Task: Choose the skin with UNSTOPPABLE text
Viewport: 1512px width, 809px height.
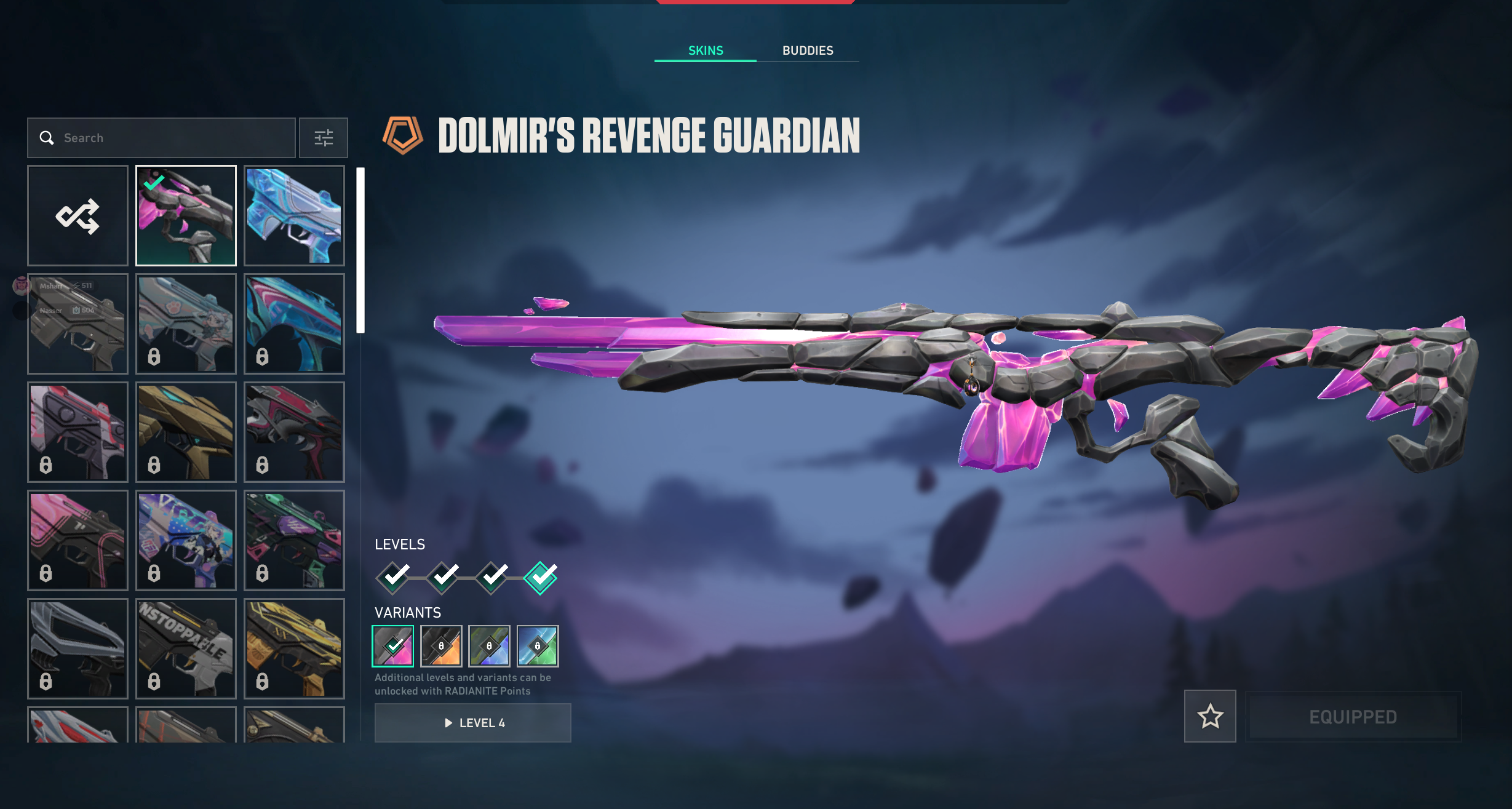Action: tap(186, 648)
